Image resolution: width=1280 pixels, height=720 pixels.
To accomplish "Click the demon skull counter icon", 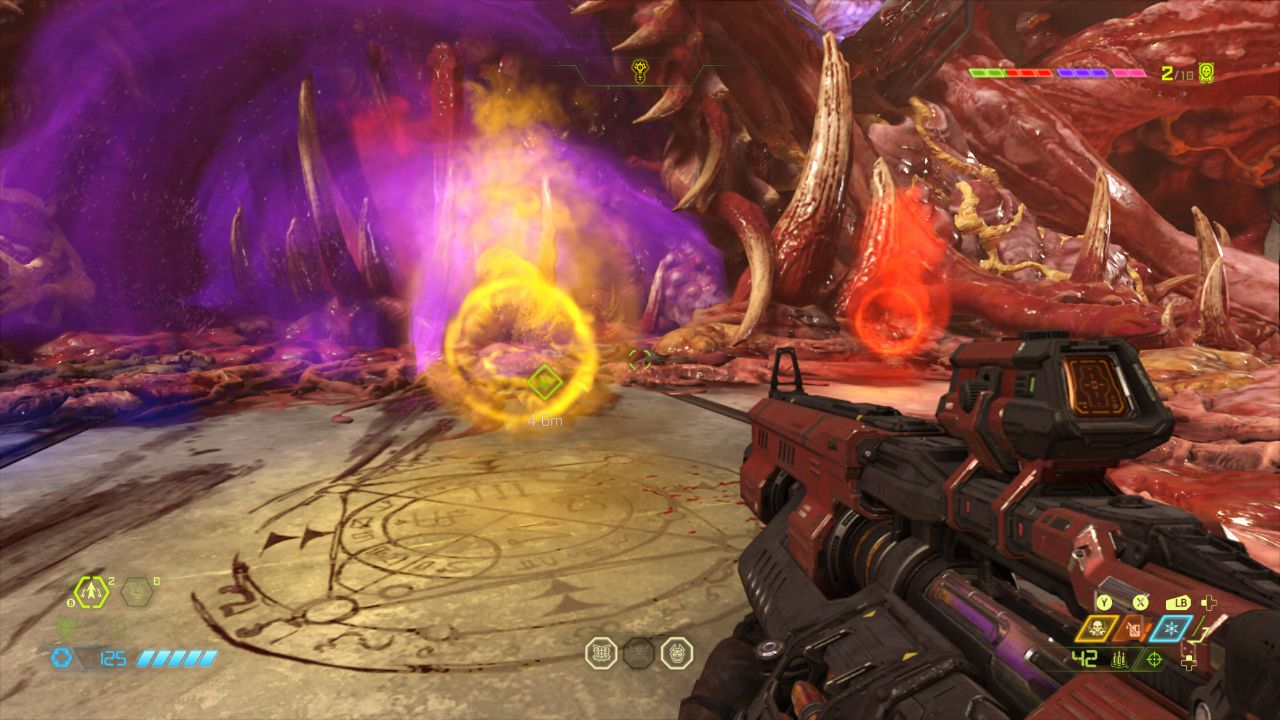I will [x=1206, y=72].
